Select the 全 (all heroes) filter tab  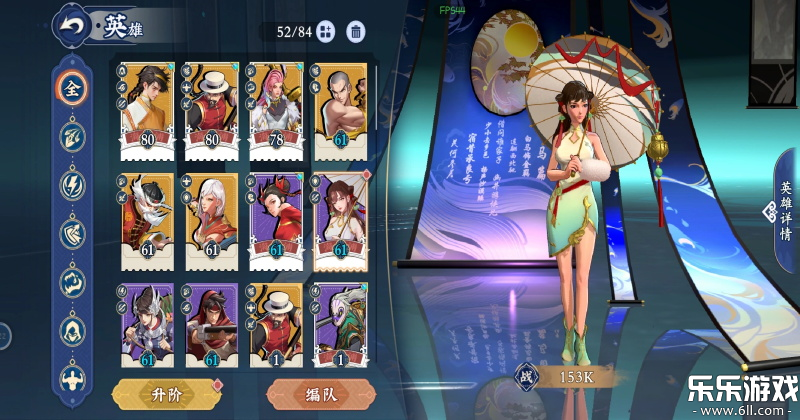(71, 89)
